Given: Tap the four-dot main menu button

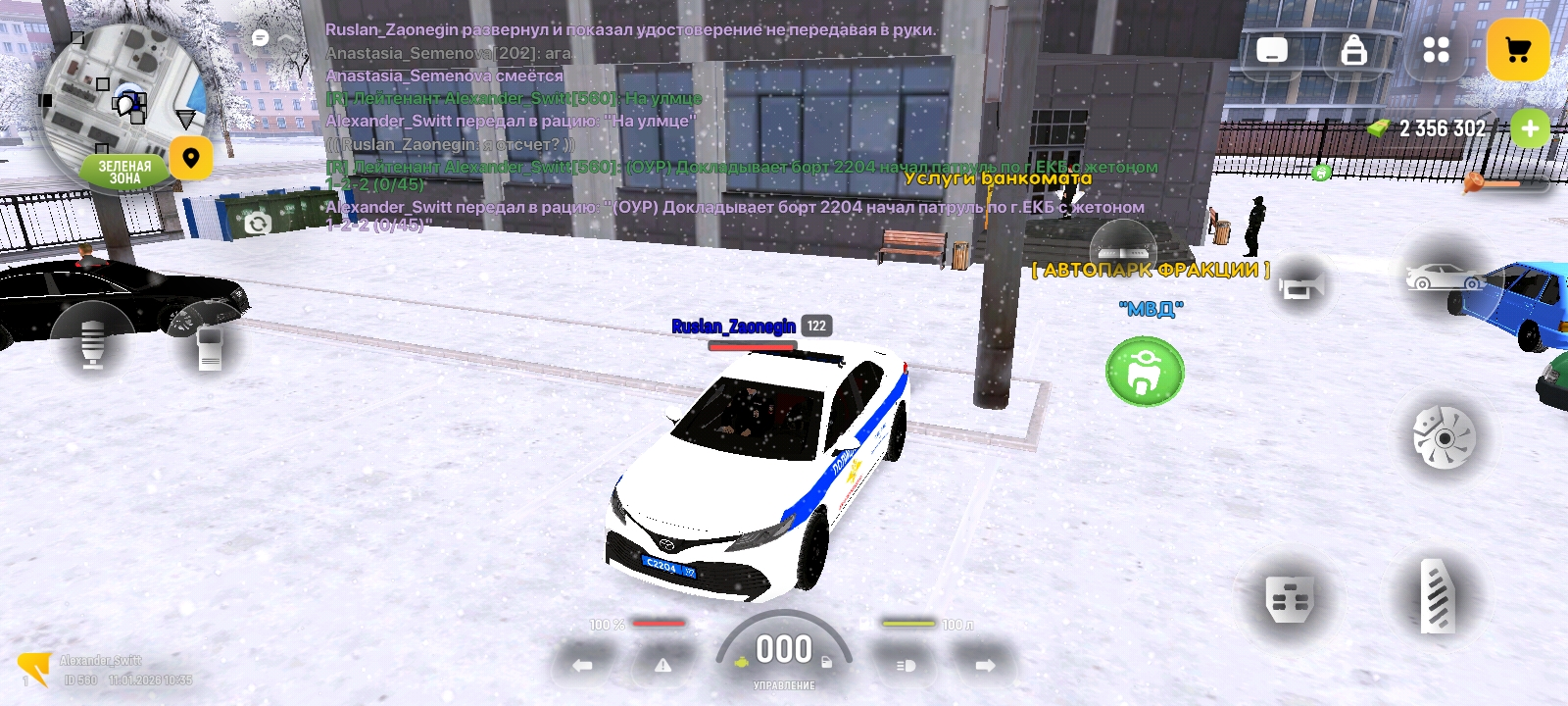Looking at the screenshot, I should pos(1436,50).
